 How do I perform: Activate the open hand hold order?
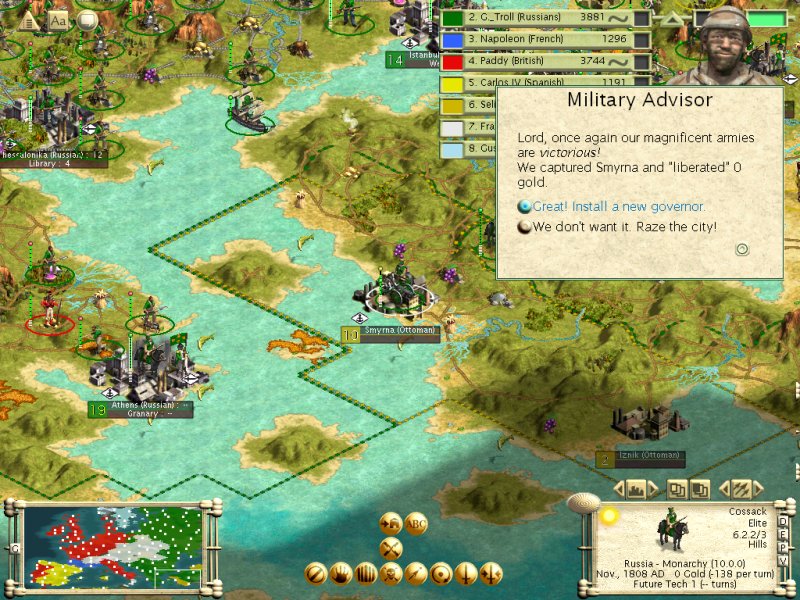(341, 573)
